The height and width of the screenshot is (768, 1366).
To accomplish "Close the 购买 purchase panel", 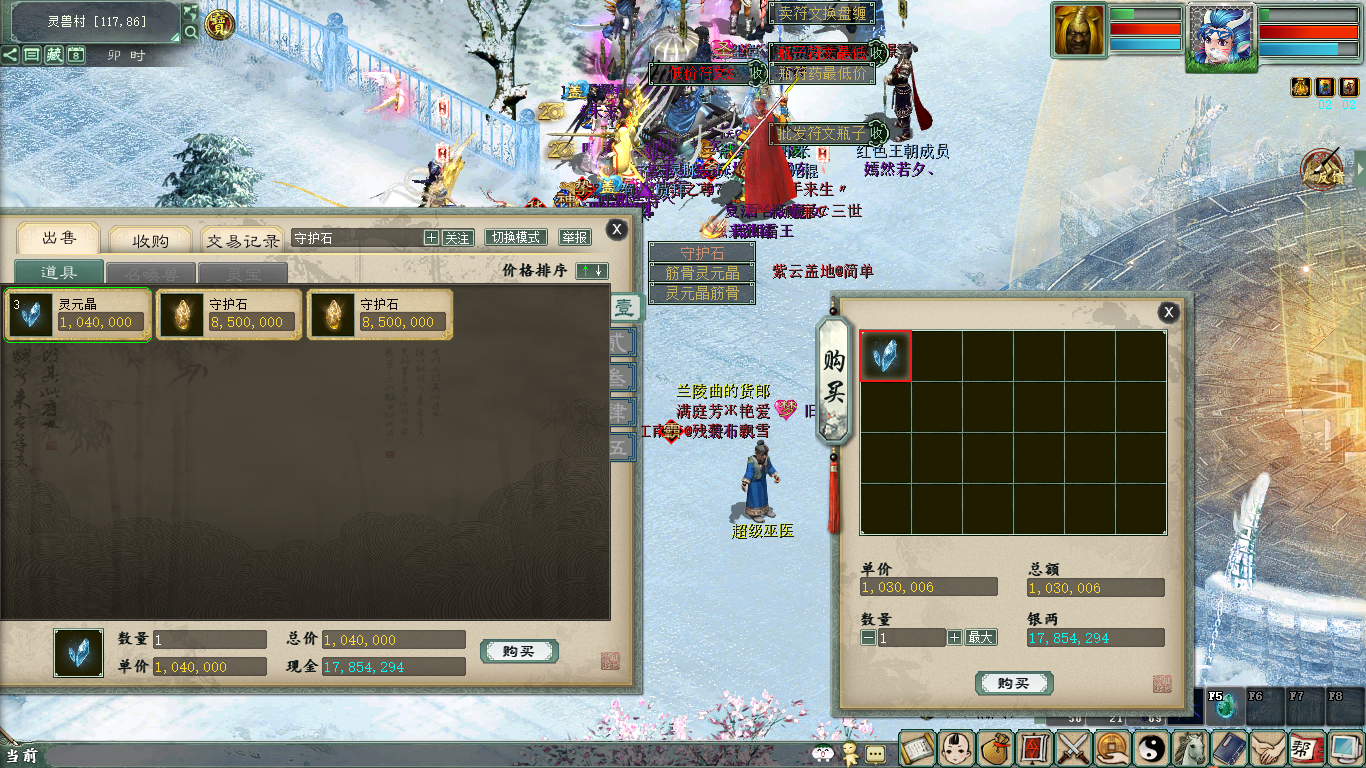I will coord(1168,312).
